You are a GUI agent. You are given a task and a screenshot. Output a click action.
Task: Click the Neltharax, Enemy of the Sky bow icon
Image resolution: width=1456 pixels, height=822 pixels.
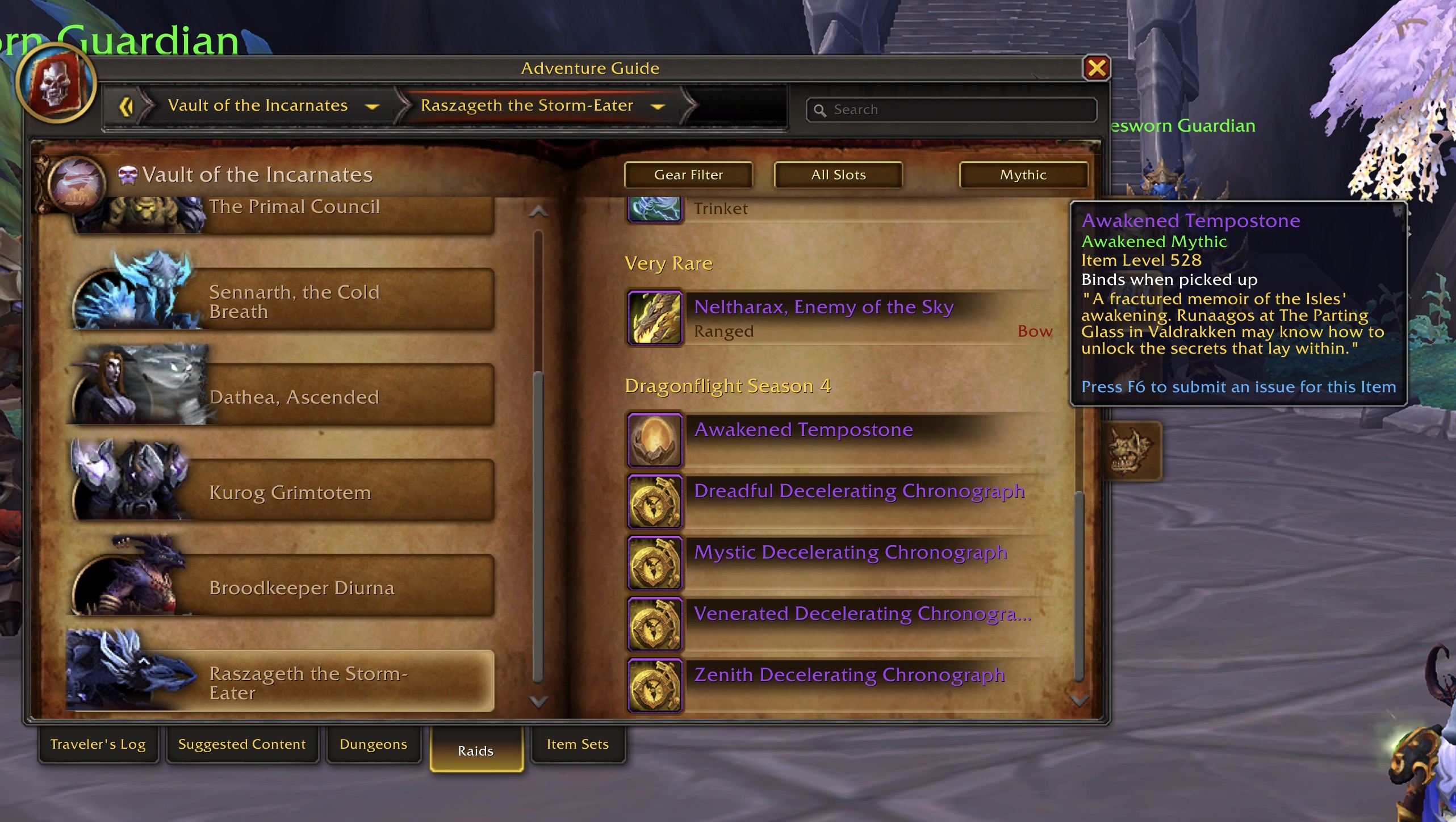[x=654, y=318]
